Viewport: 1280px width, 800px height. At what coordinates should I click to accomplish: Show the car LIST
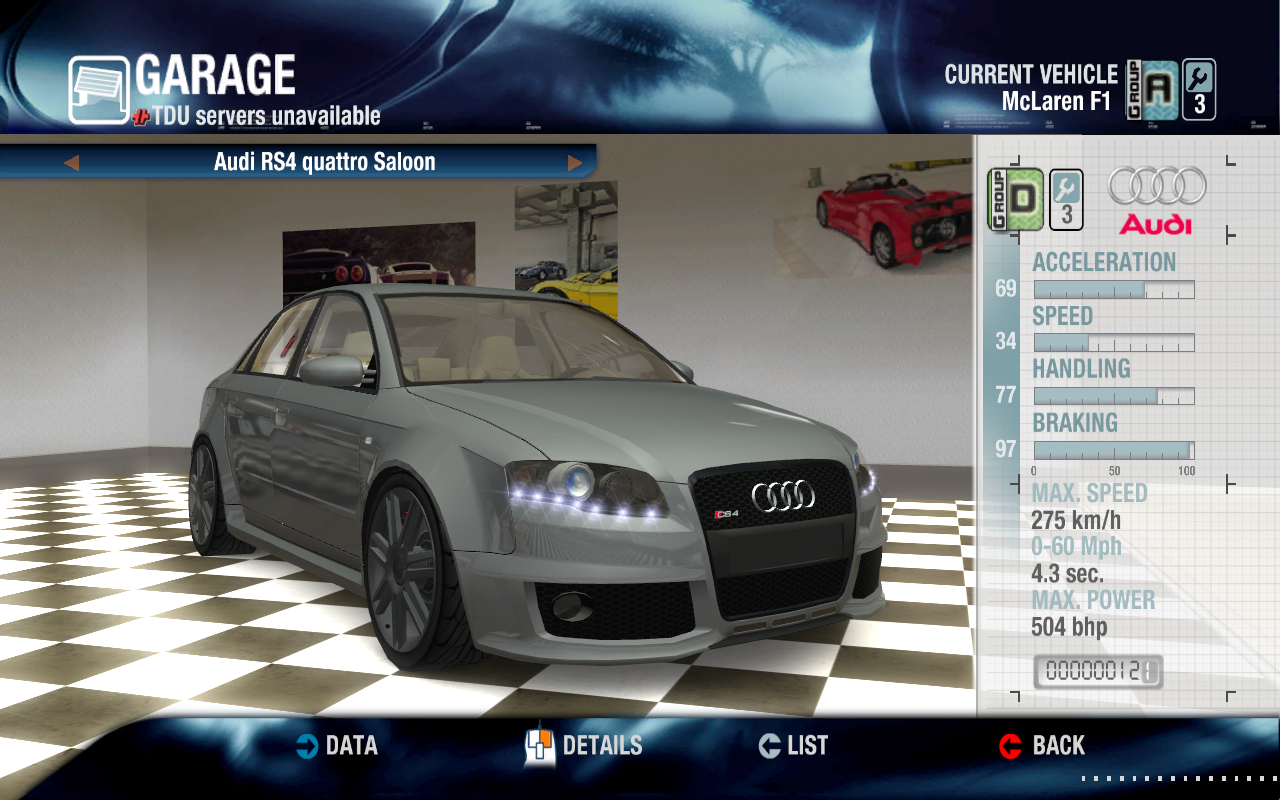pos(793,746)
